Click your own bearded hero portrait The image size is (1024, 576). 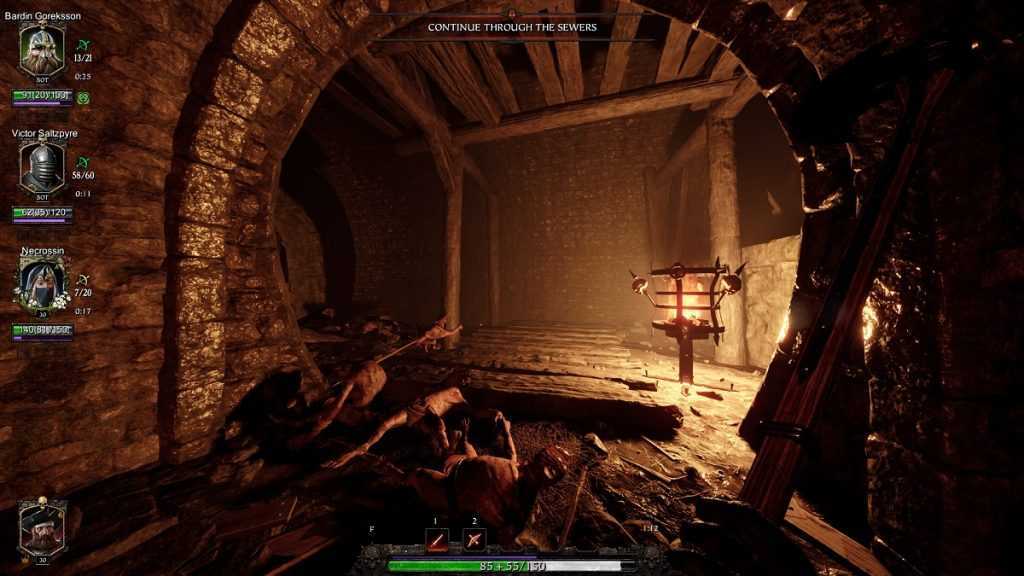(42, 526)
